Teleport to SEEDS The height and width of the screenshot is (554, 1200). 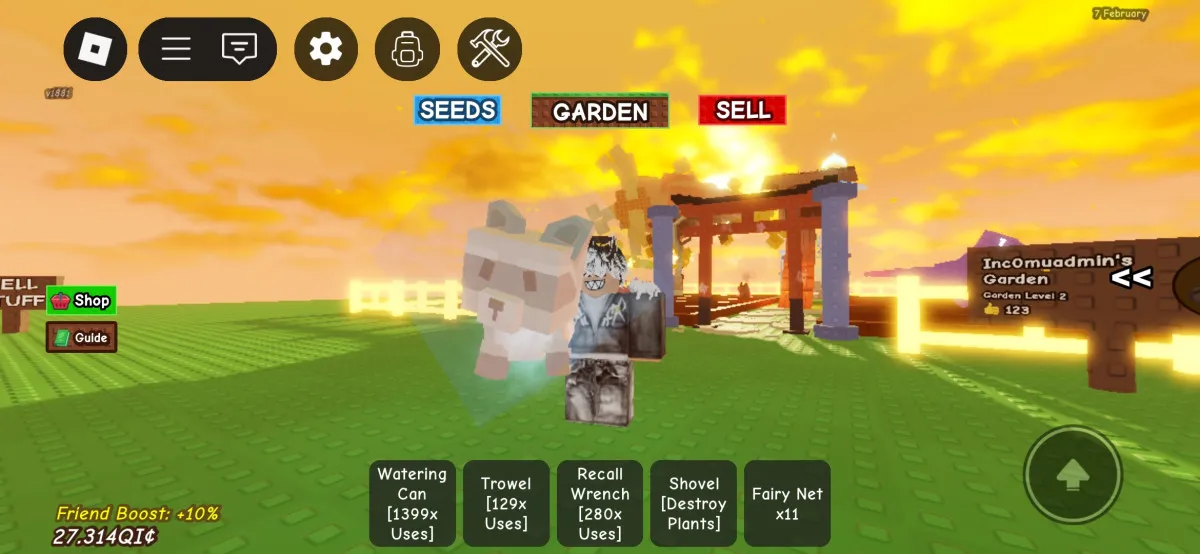(457, 110)
